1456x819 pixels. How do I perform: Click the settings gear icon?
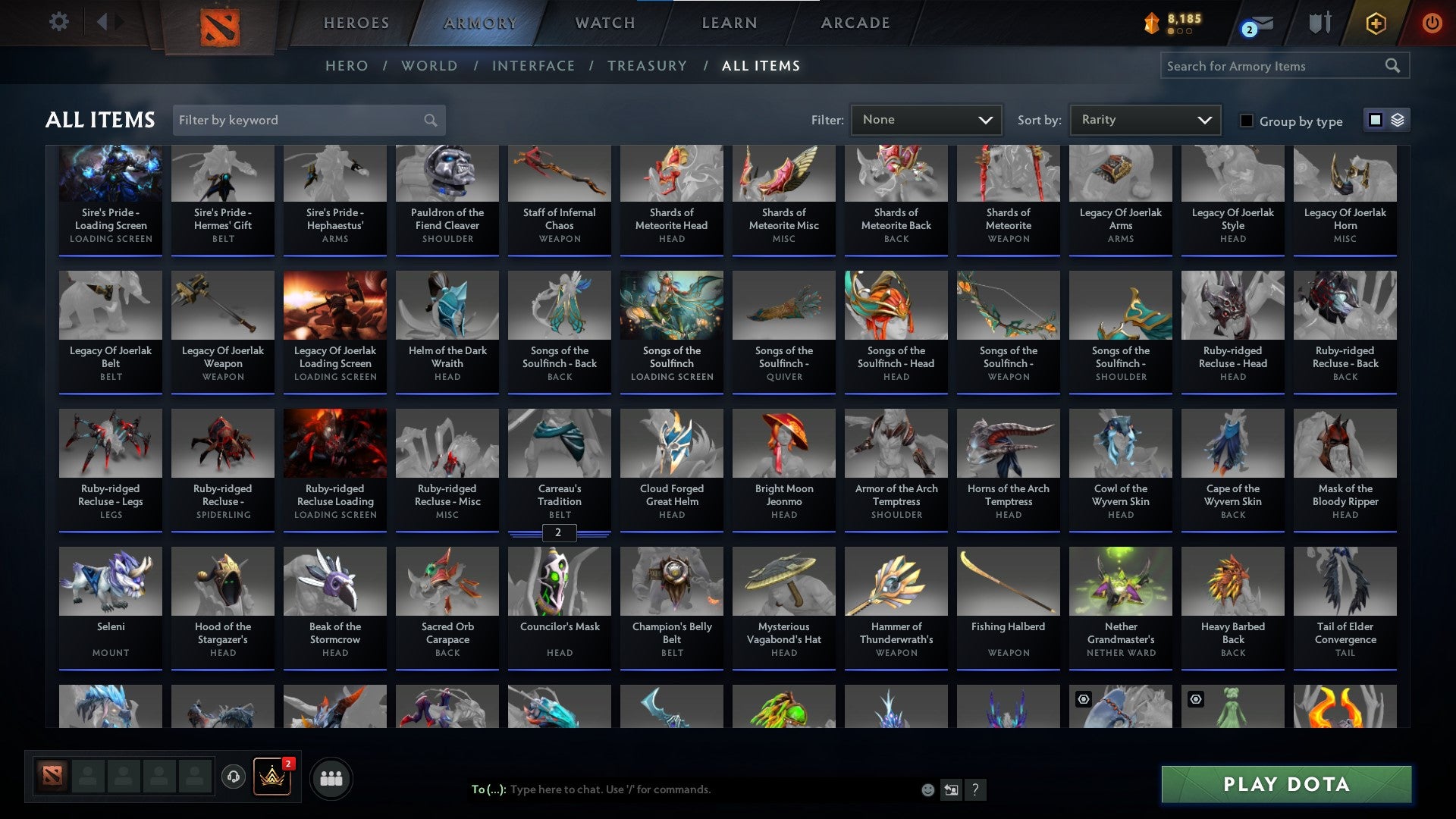click(58, 22)
